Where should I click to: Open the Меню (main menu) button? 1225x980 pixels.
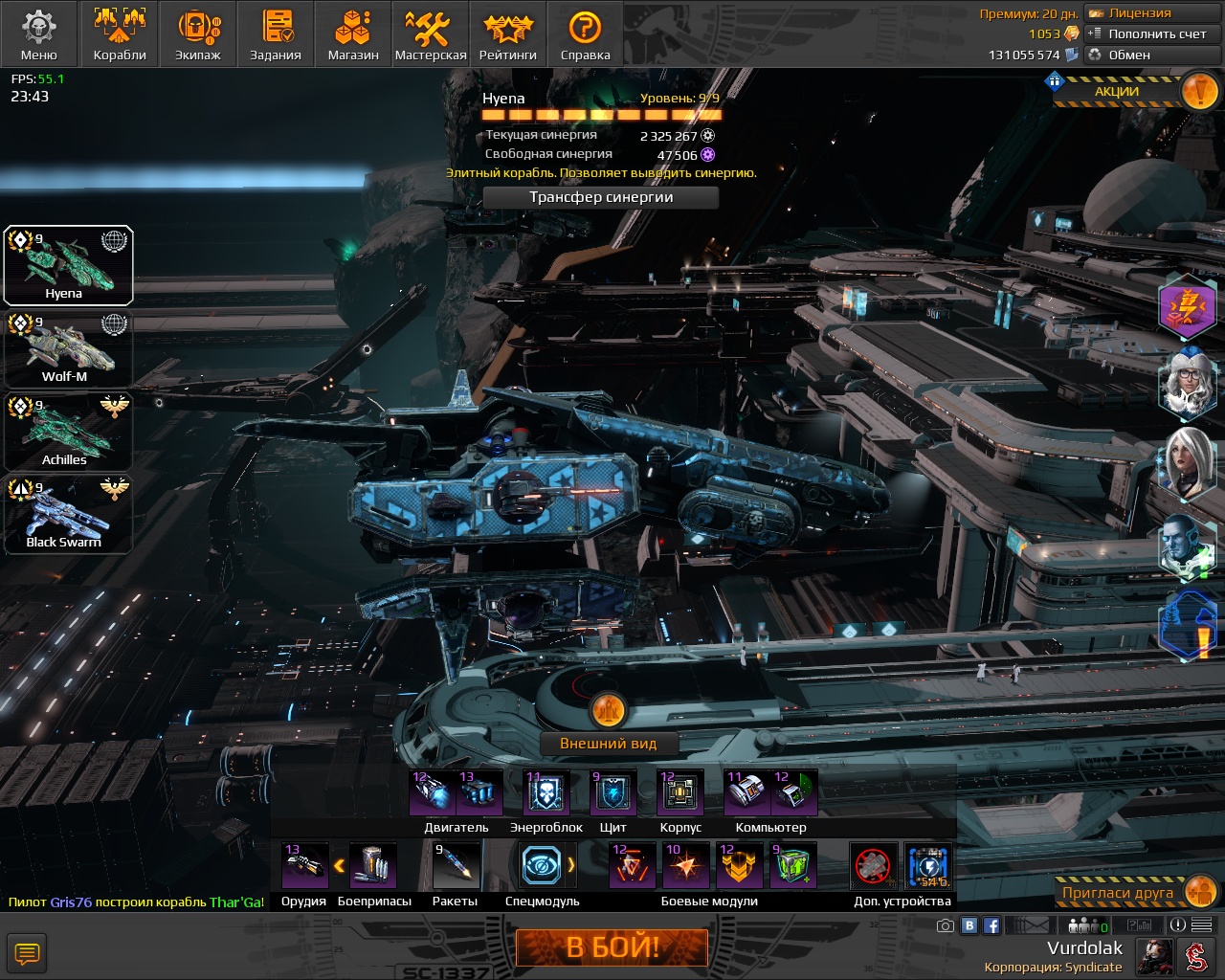pos(38,34)
